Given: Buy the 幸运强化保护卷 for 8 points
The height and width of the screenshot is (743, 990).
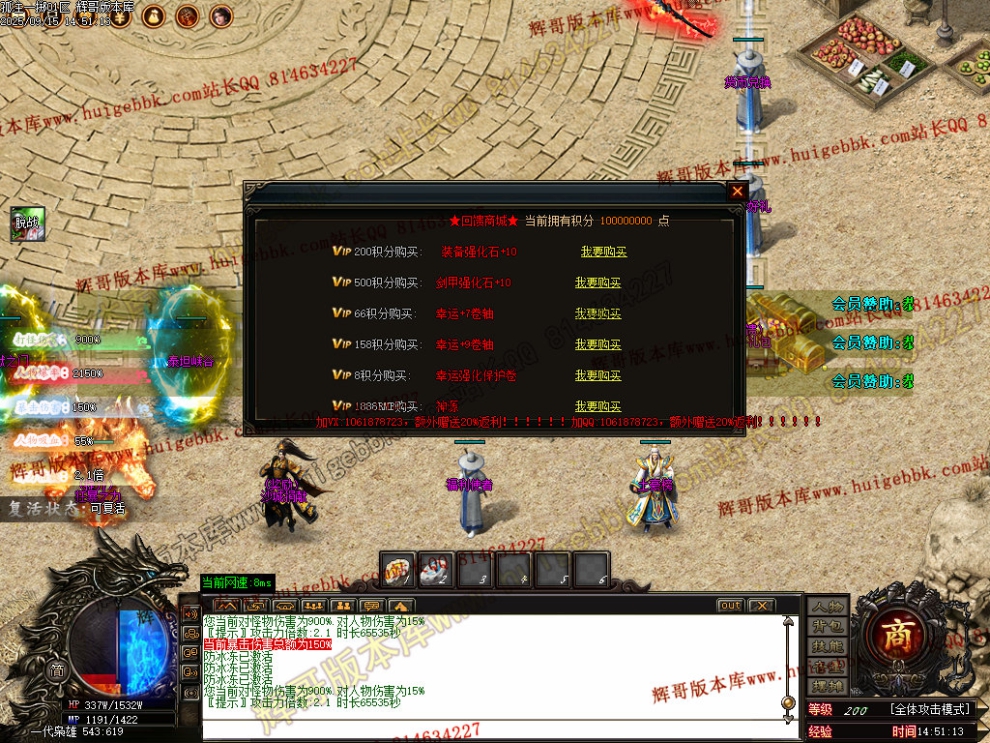Looking at the screenshot, I should [x=598, y=376].
